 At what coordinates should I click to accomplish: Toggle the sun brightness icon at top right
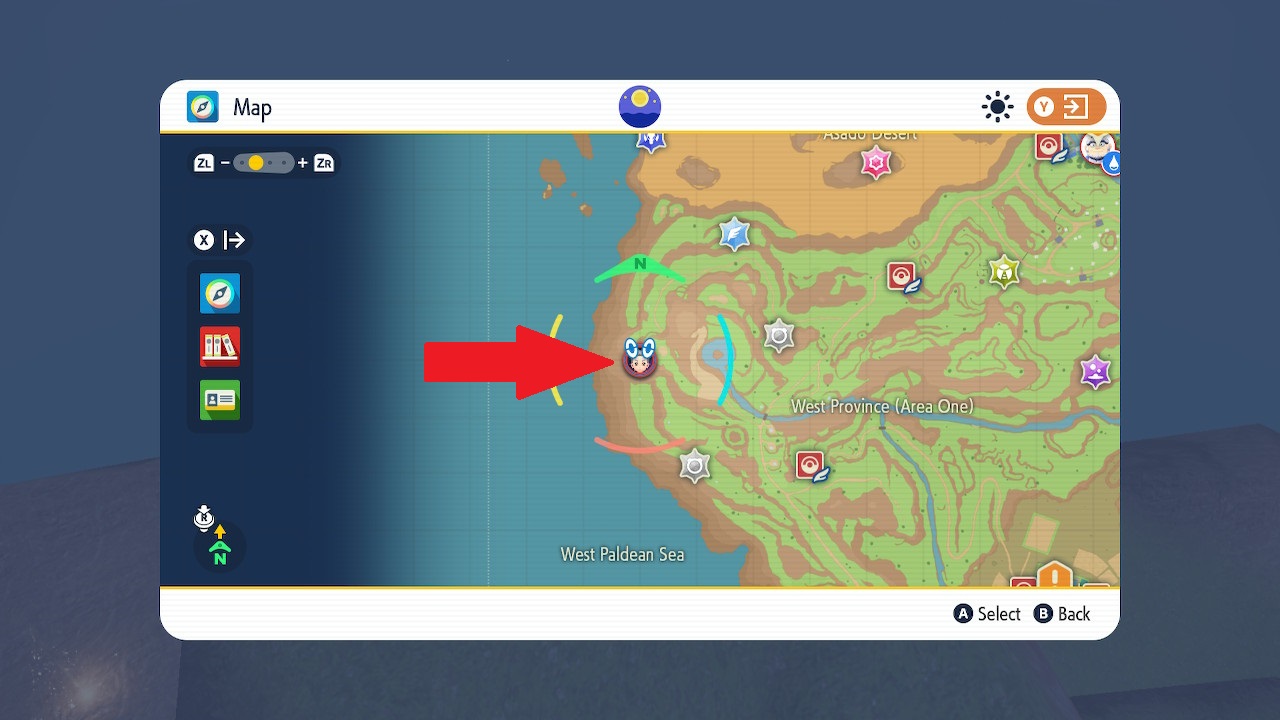[x=997, y=107]
